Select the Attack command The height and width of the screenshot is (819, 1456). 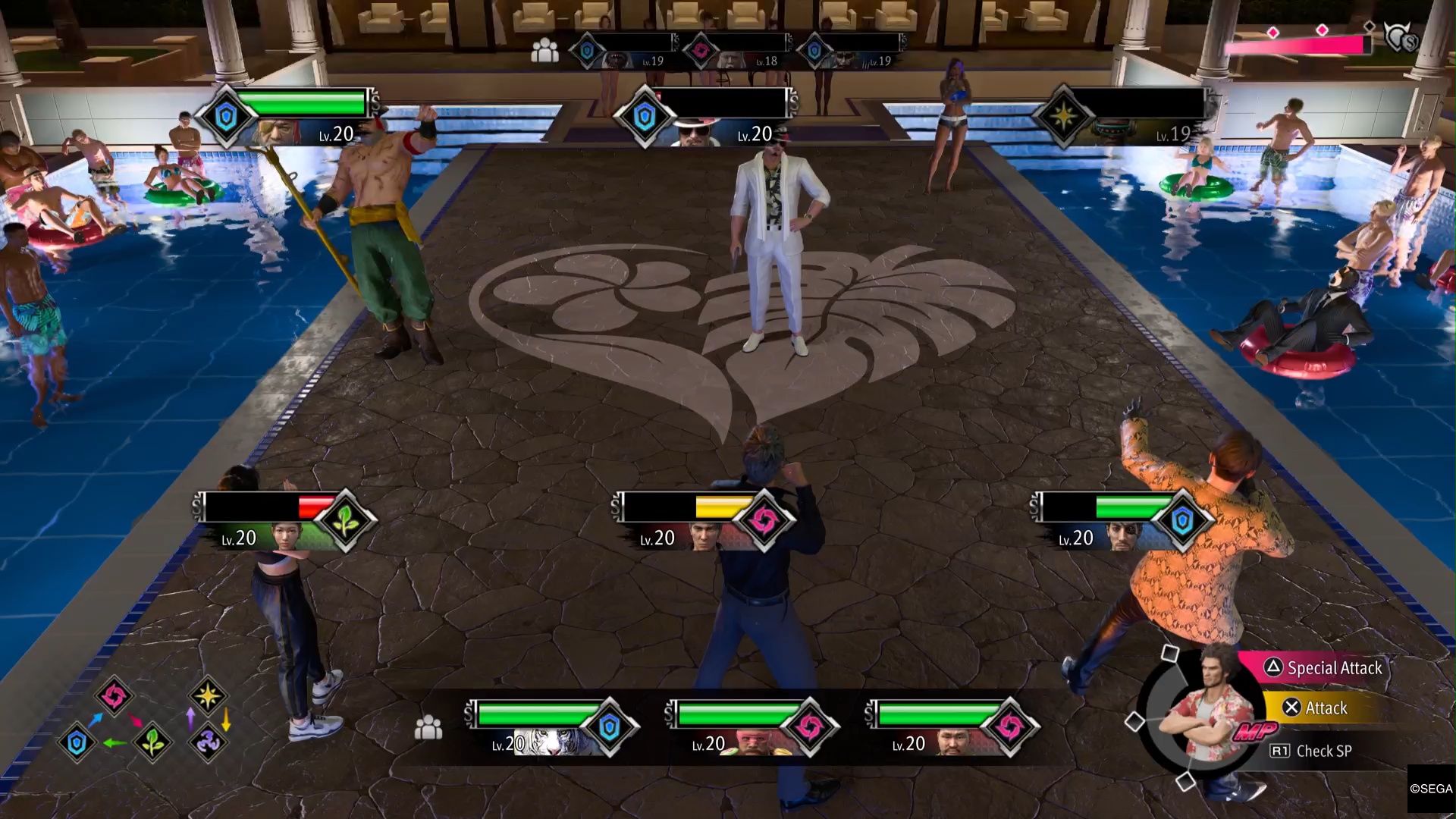(x=1325, y=708)
